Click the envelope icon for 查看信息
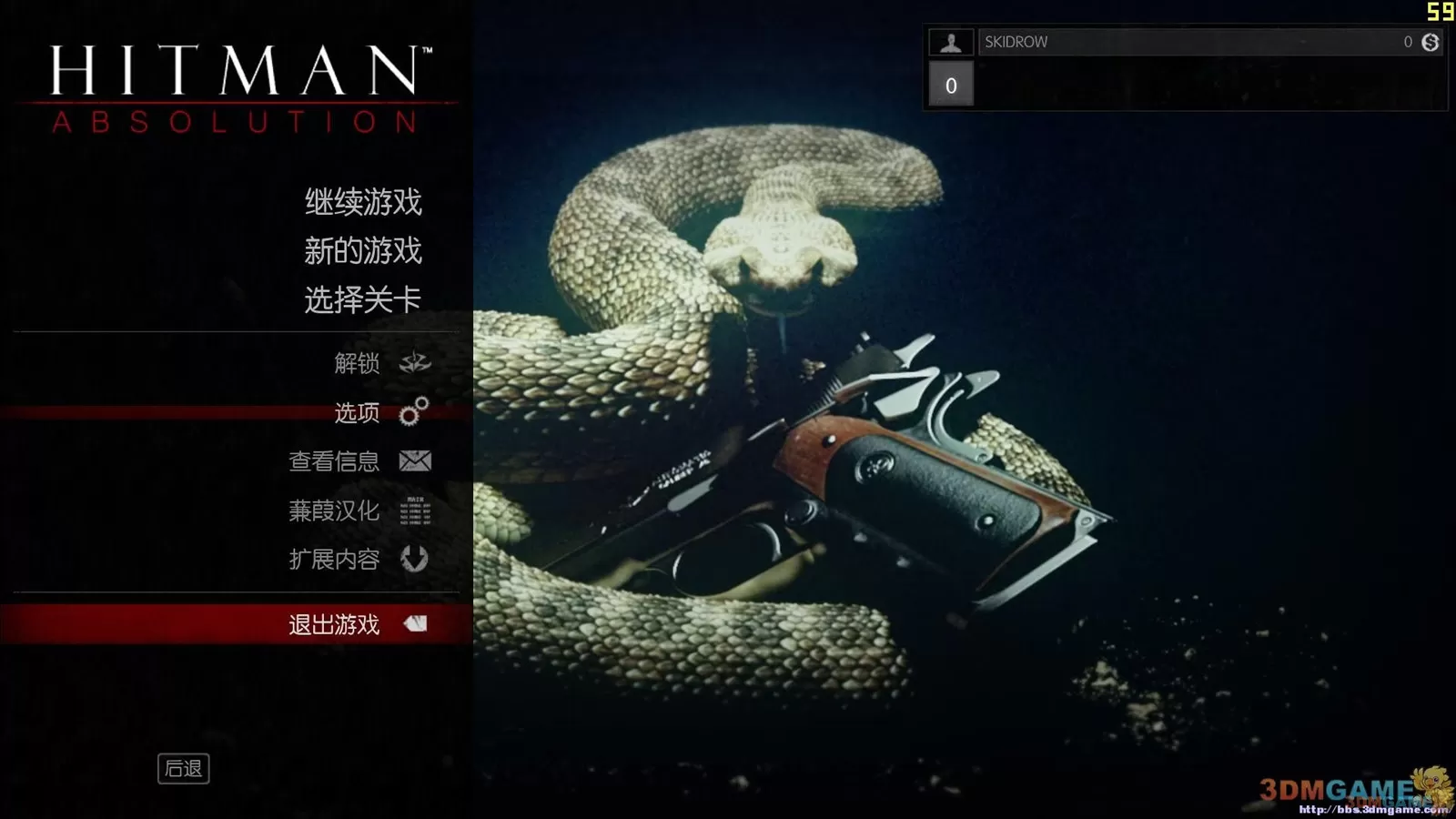The height and width of the screenshot is (819, 1456). pos(415,461)
